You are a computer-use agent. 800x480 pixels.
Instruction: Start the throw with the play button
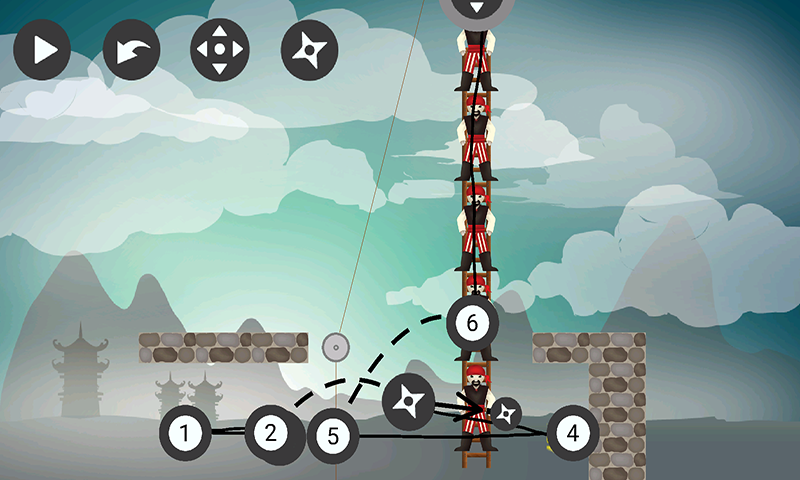(42, 51)
